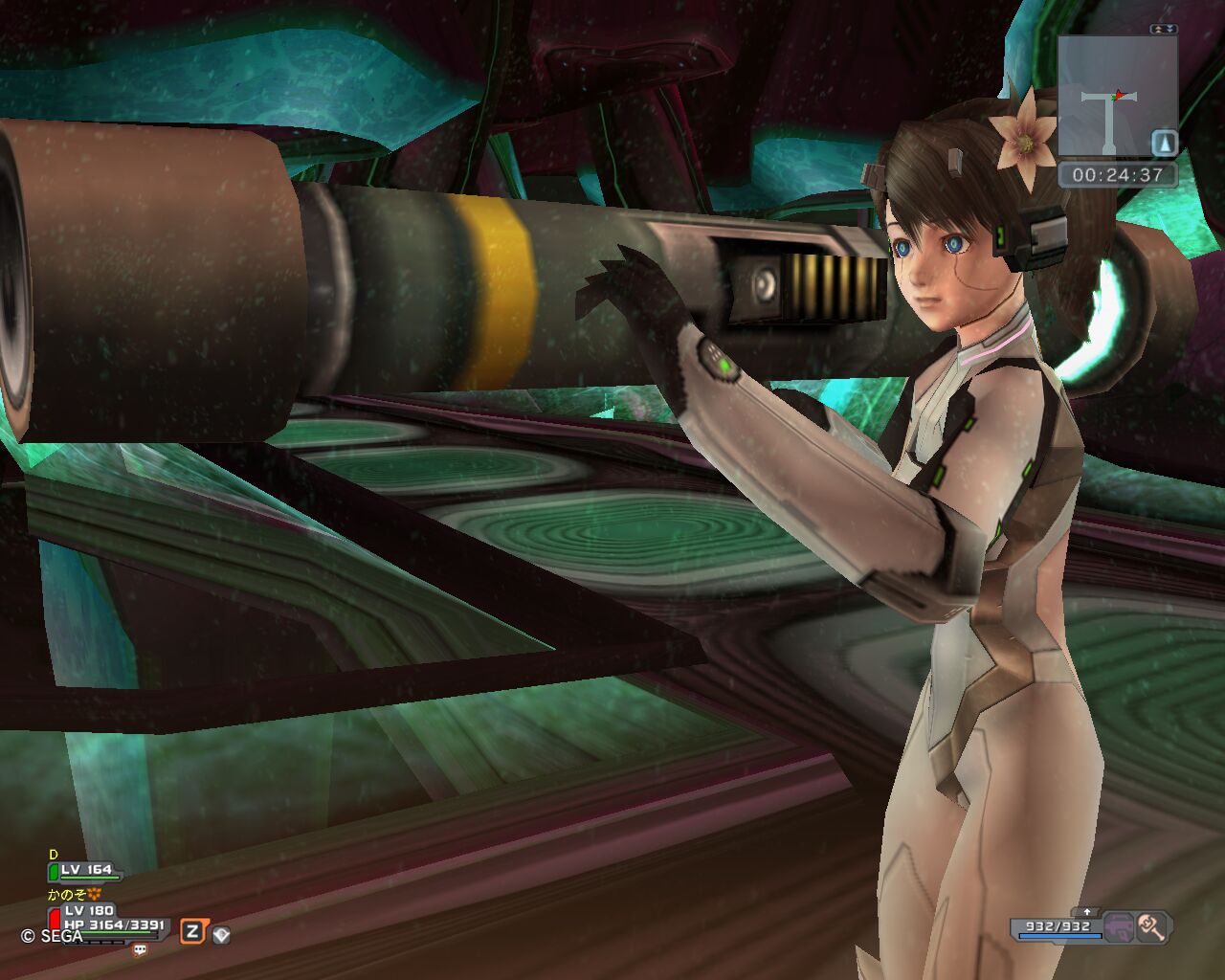Toggle the minimap up/down arrows control
Viewport: 1225px width, 980px height.
[1164, 30]
